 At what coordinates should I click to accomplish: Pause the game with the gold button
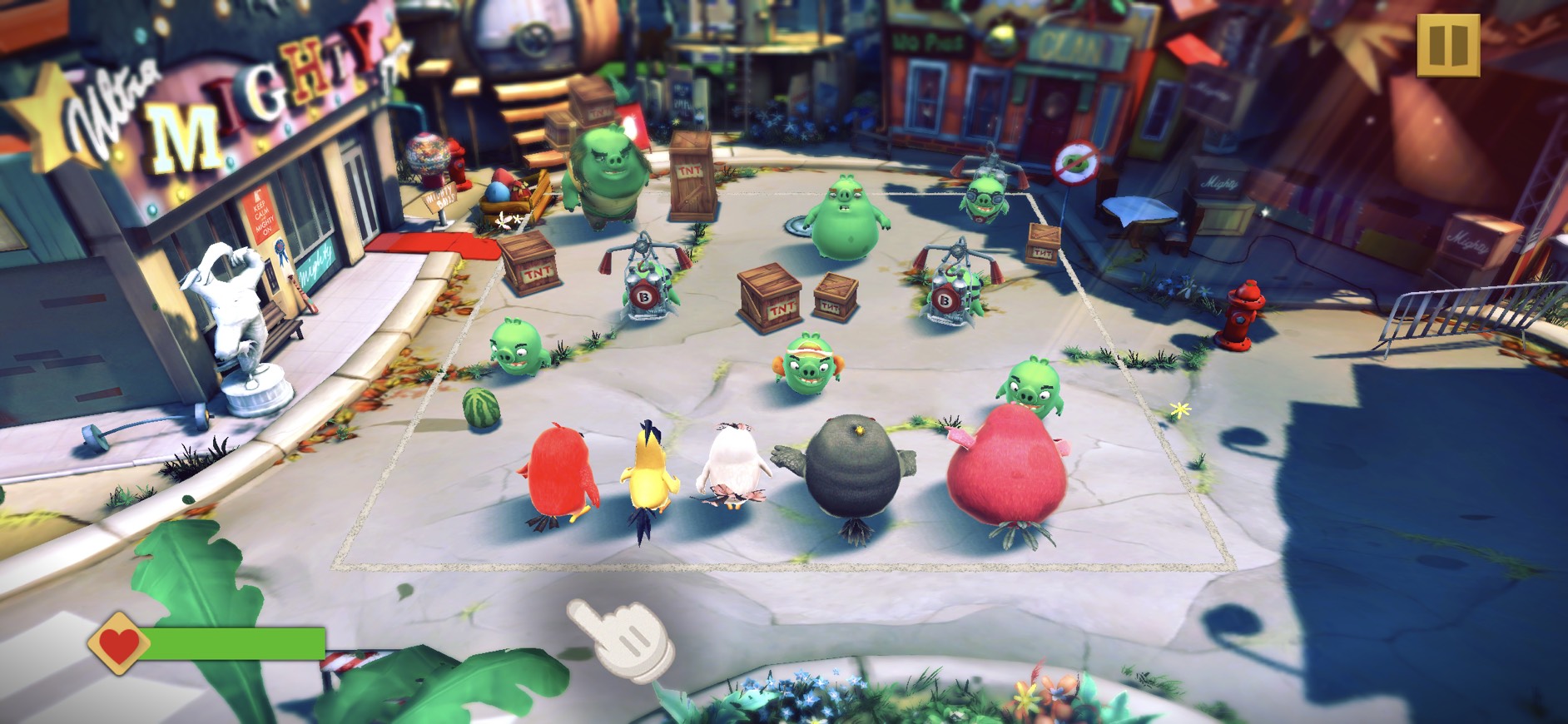click(1447, 46)
